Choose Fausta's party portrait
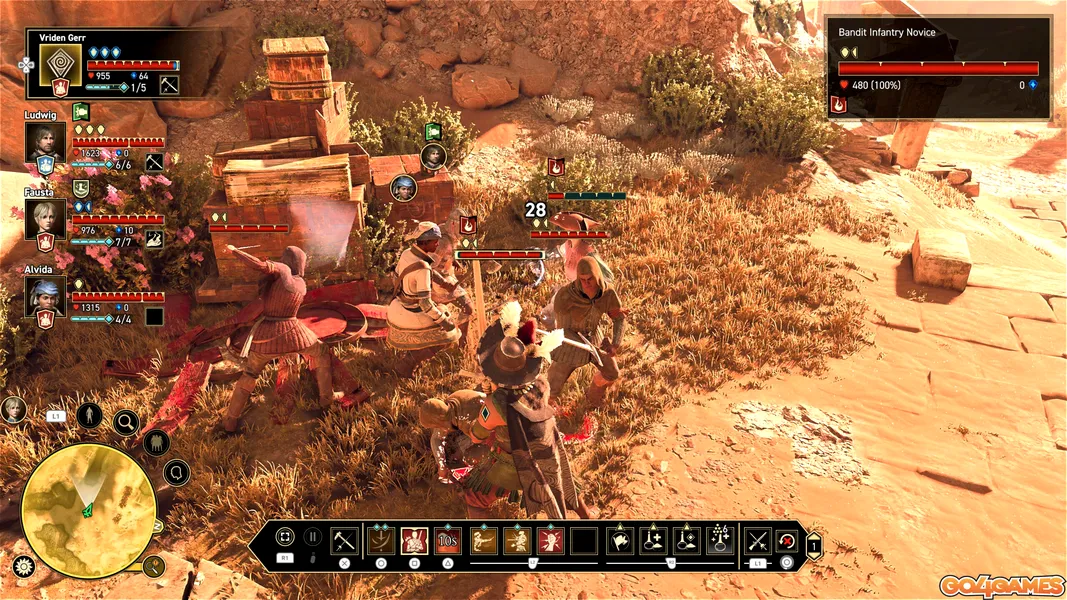Viewport: 1067px width, 600px height. pos(45,218)
